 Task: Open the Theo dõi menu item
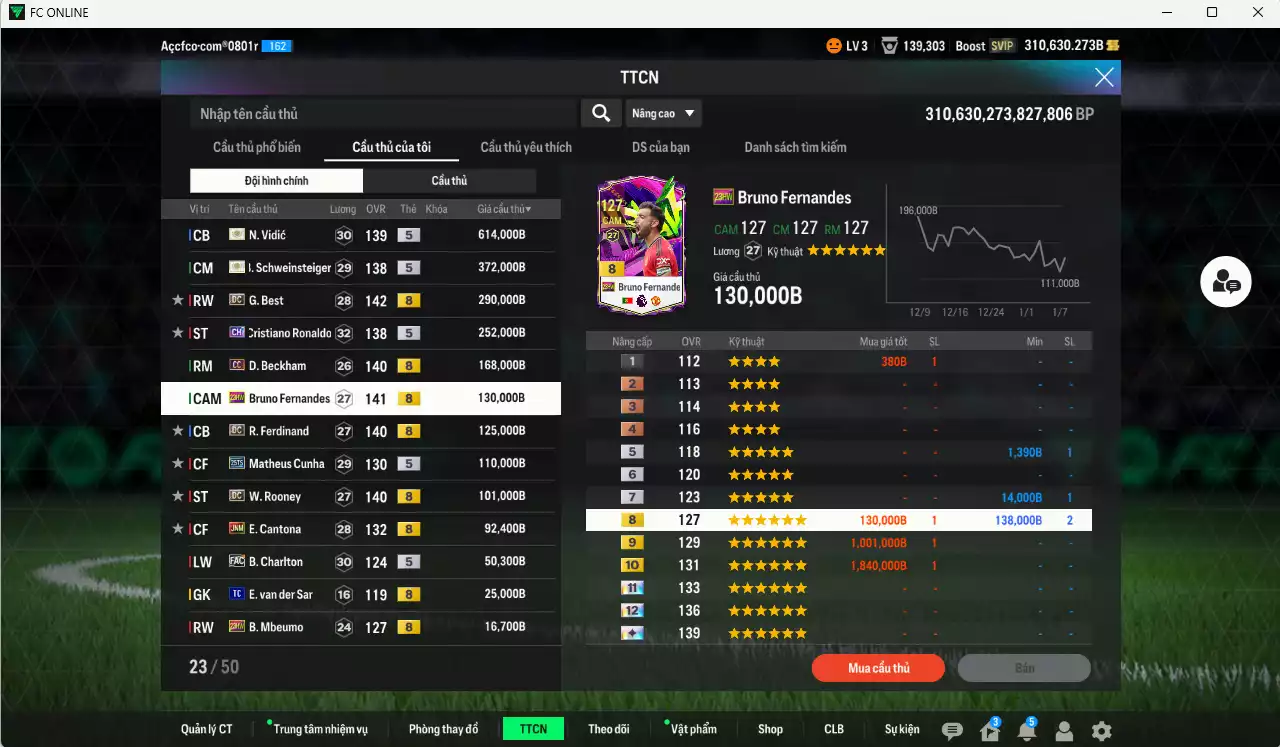click(x=609, y=729)
